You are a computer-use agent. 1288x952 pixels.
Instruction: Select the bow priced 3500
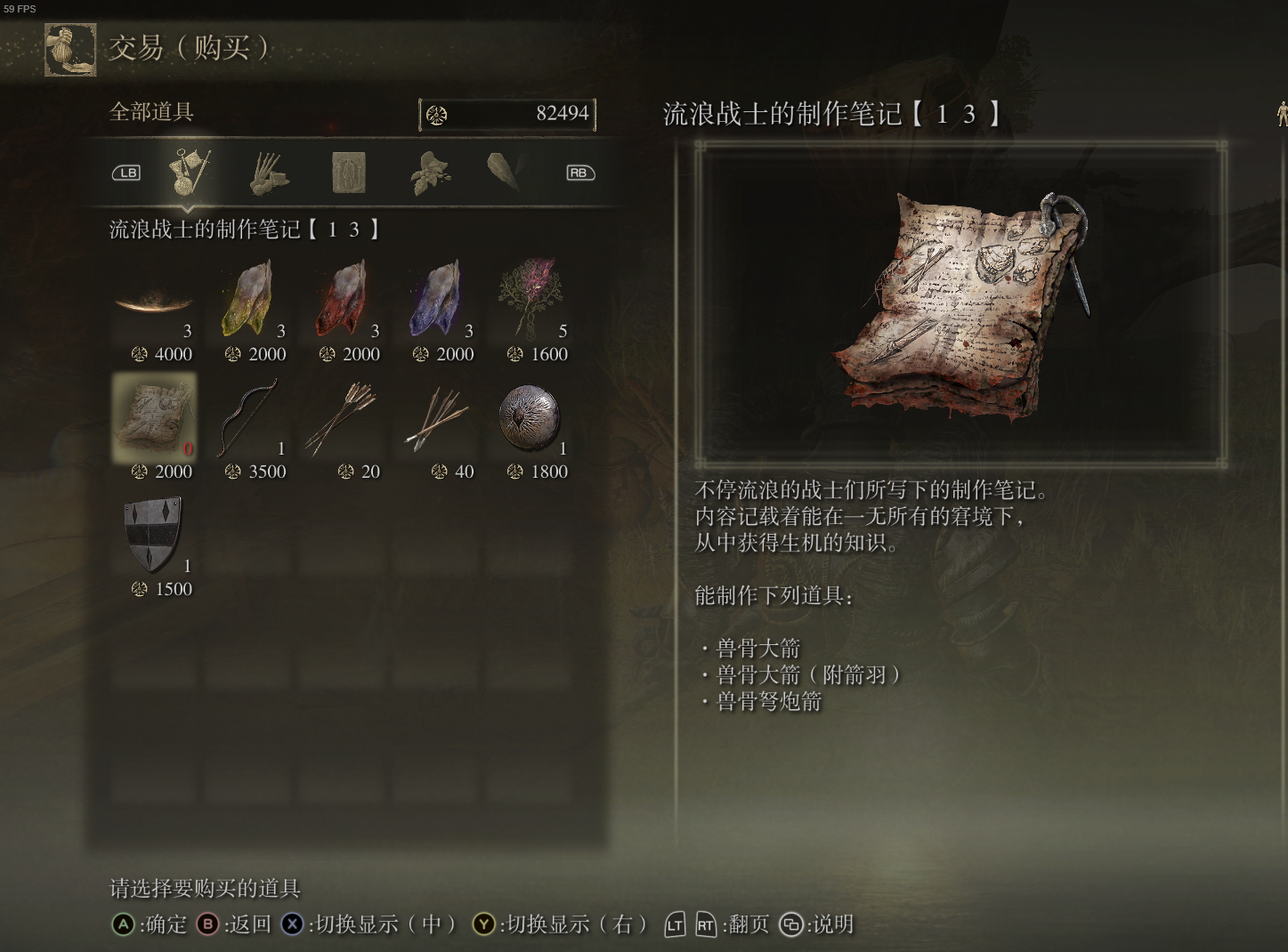pyautogui.click(x=250, y=418)
